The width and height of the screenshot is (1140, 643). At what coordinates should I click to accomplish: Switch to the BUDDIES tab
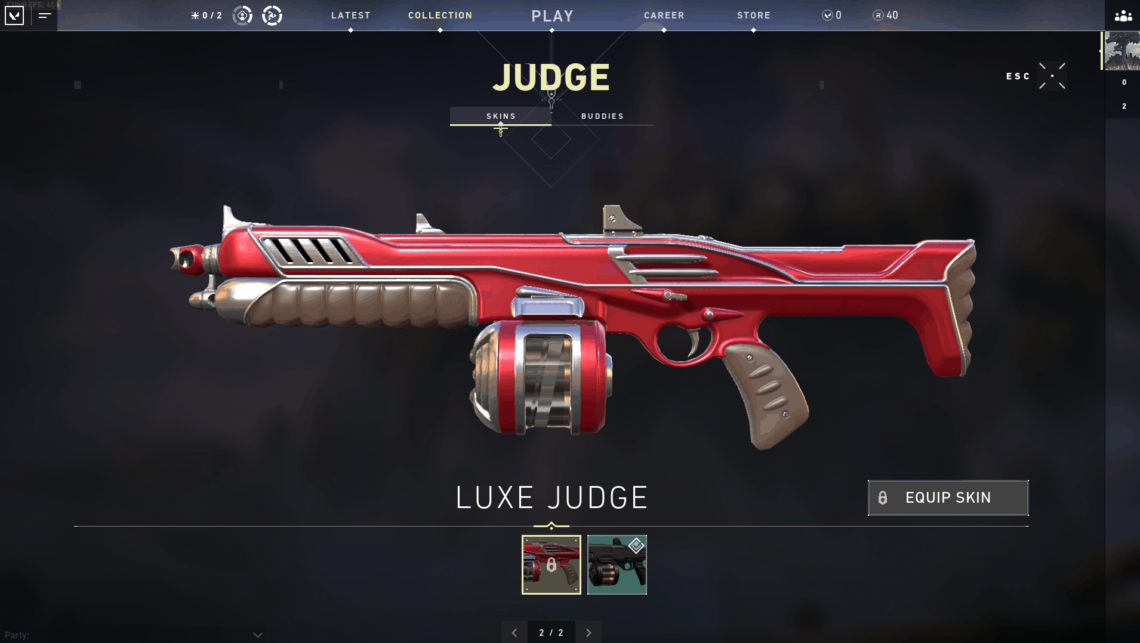click(x=602, y=116)
